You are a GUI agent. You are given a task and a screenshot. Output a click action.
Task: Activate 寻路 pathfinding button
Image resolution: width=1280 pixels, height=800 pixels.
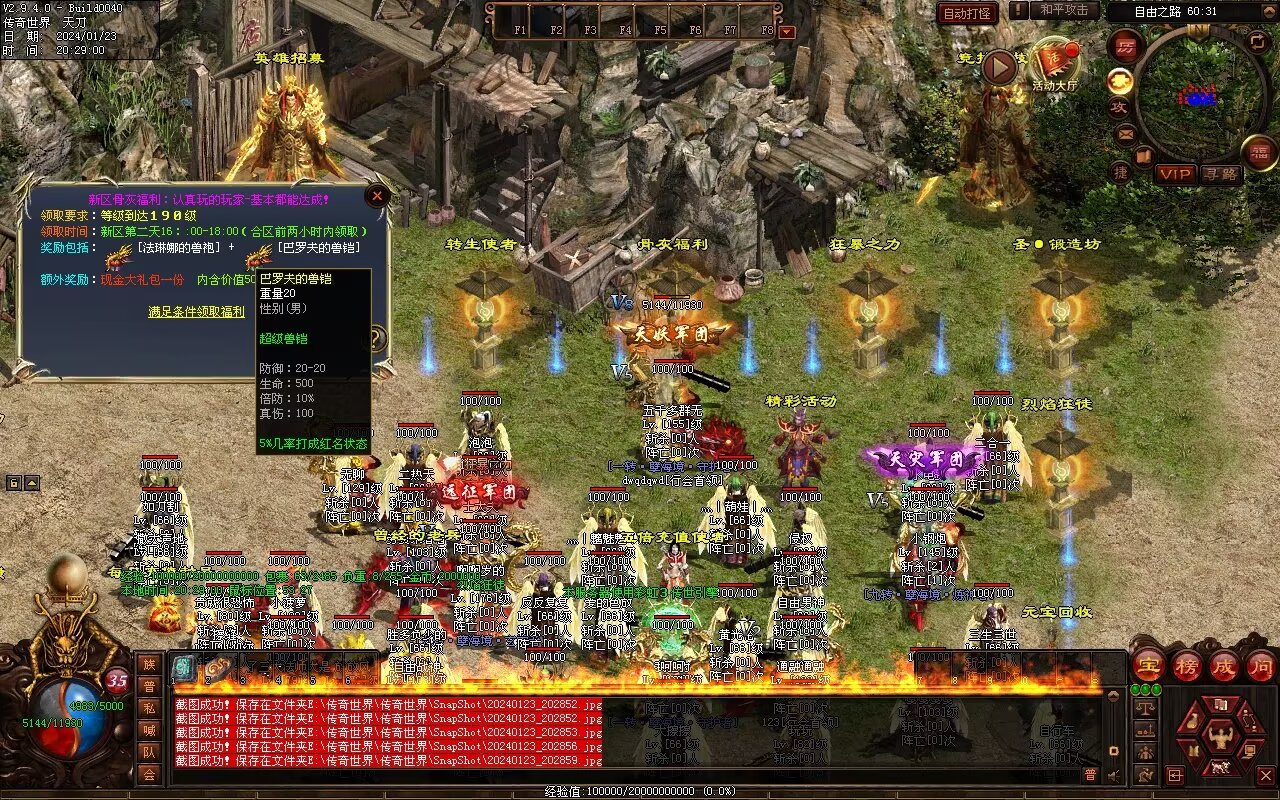(x=1220, y=174)
